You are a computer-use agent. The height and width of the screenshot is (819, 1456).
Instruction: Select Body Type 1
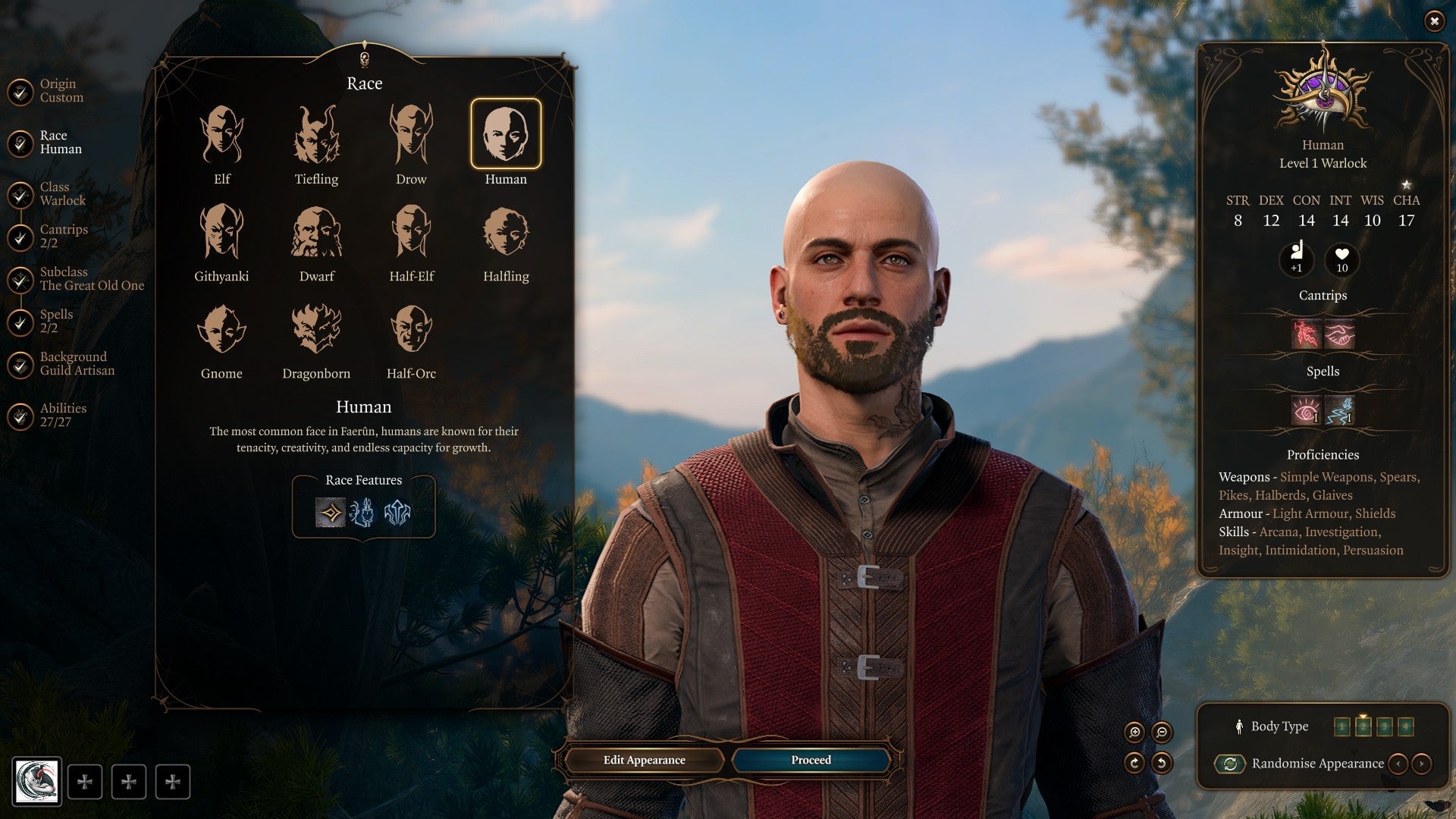1342,726
